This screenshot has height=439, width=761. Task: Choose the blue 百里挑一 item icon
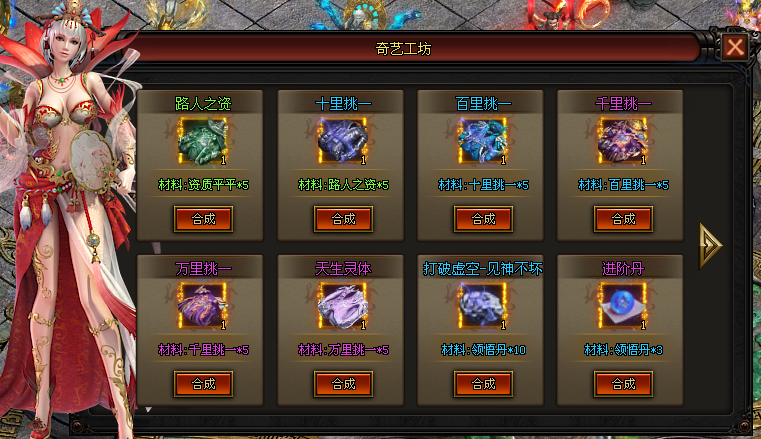tap(483, 142)
